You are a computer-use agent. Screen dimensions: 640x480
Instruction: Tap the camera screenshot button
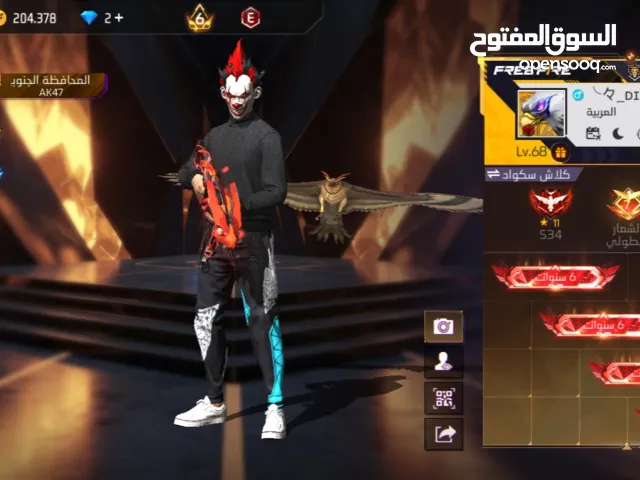coord(444,326)
